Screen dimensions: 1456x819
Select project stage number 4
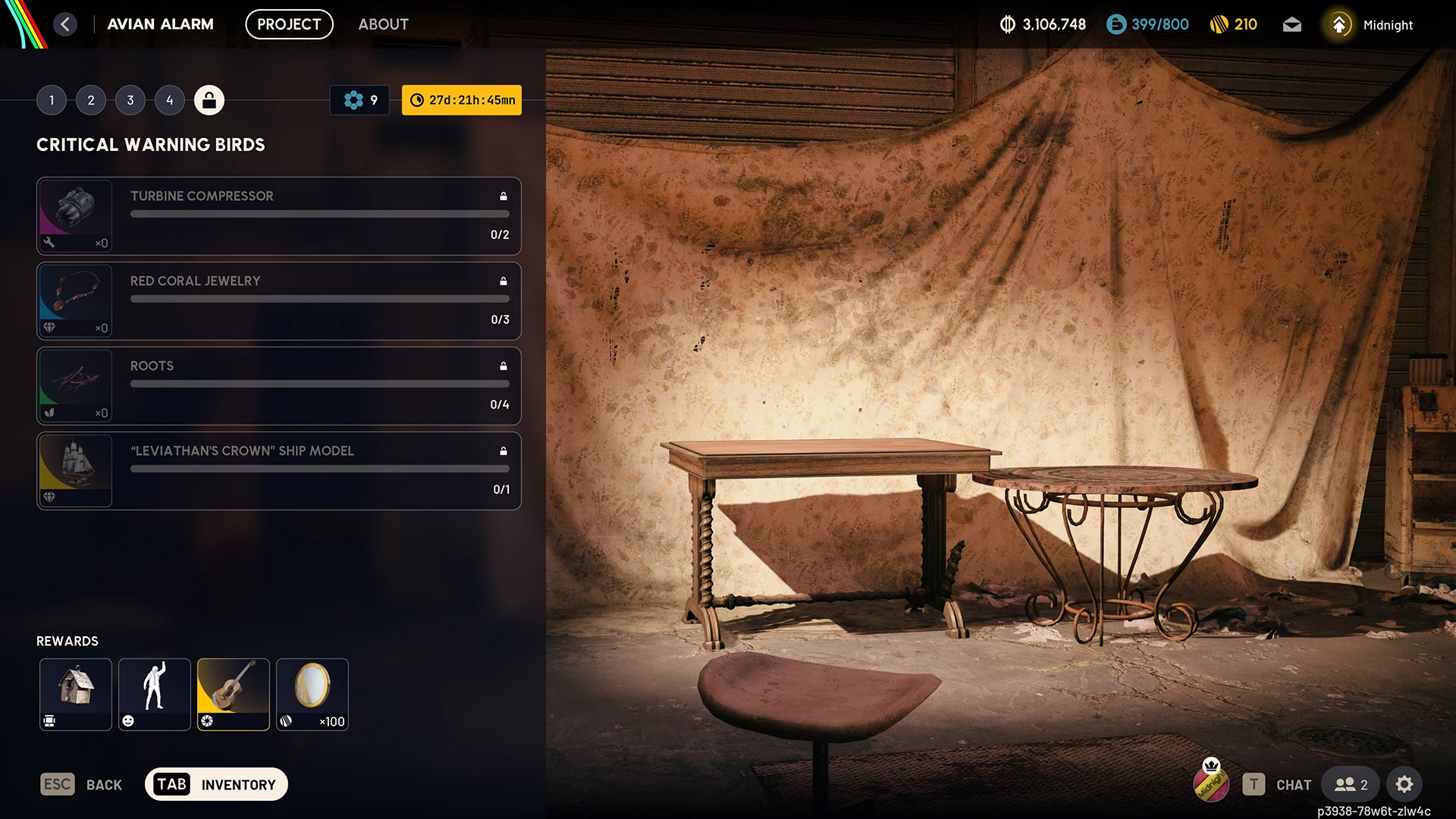(170, 99)
